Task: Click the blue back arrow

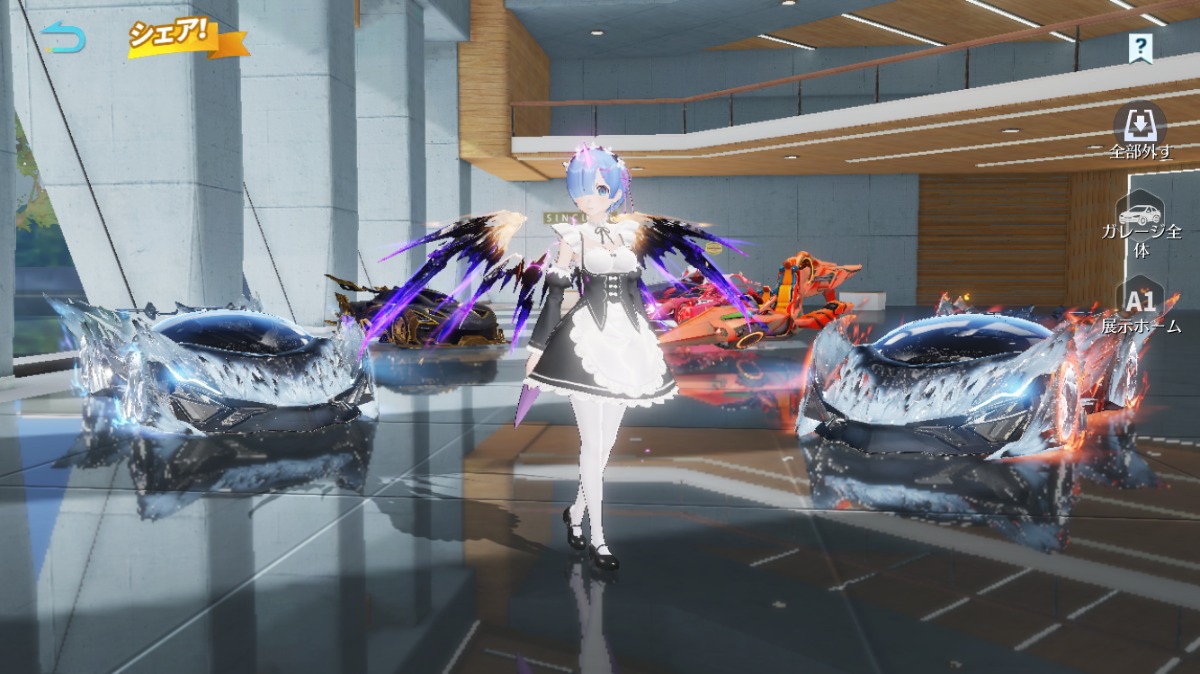Action: (x=64, y=38)
